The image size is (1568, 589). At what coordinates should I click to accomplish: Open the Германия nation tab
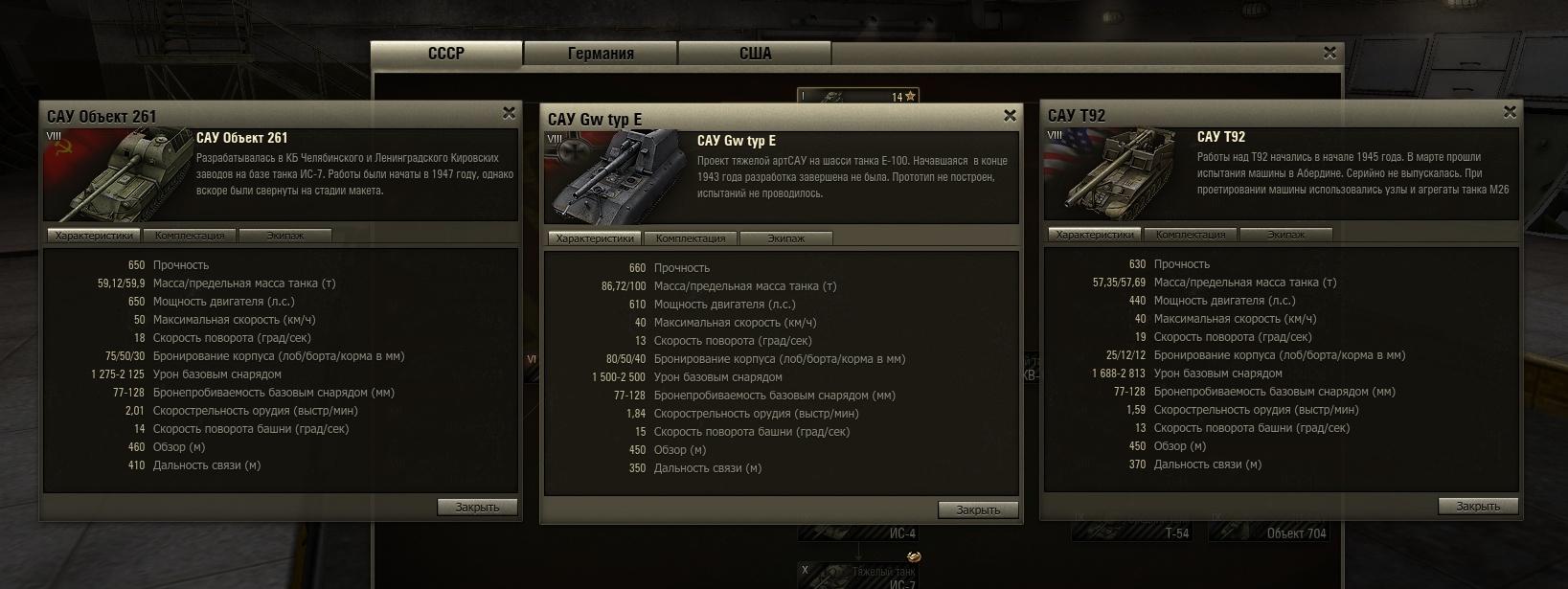(x=601, y=54)
